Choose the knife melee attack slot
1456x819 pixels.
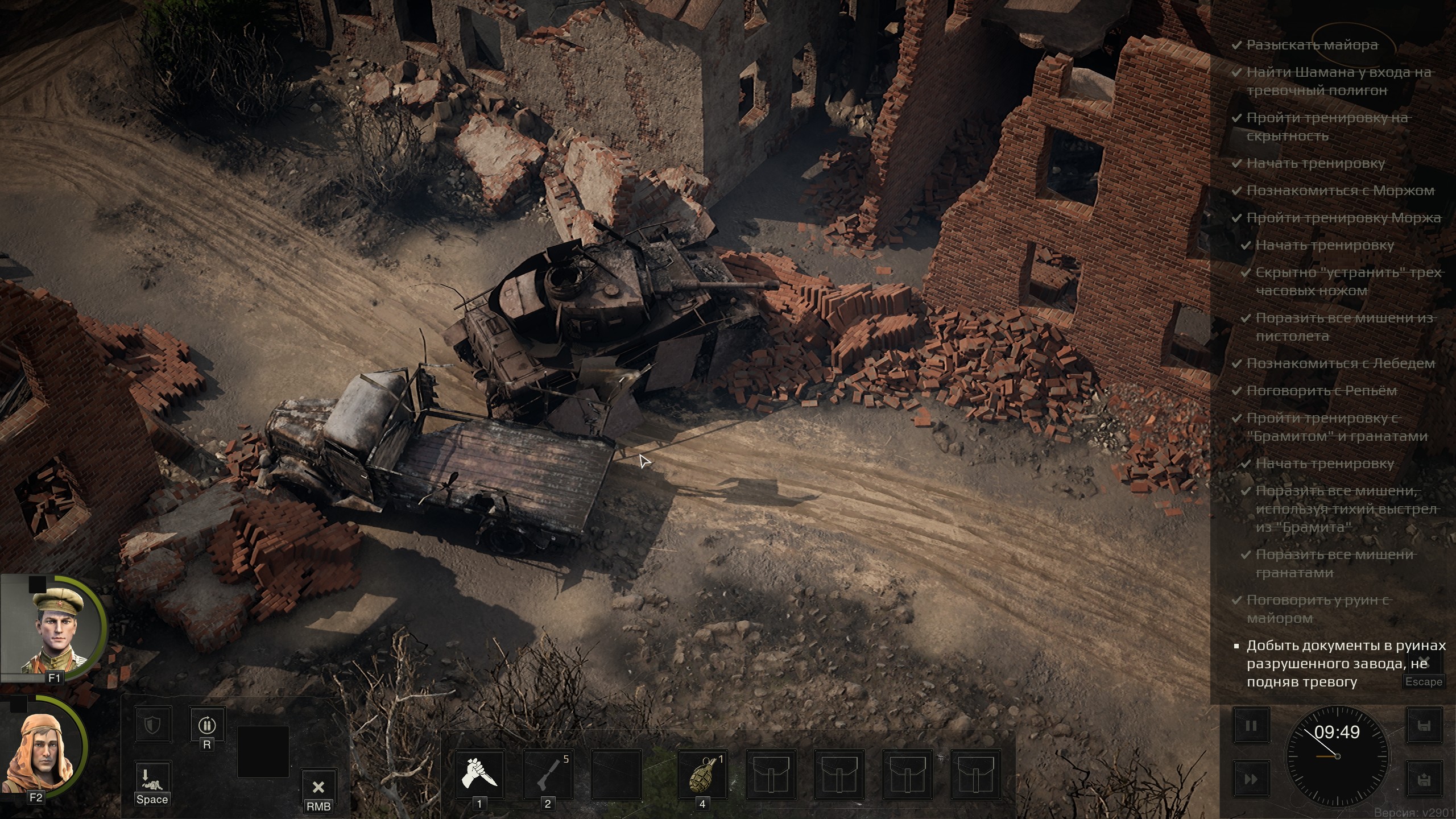[479, 775]
